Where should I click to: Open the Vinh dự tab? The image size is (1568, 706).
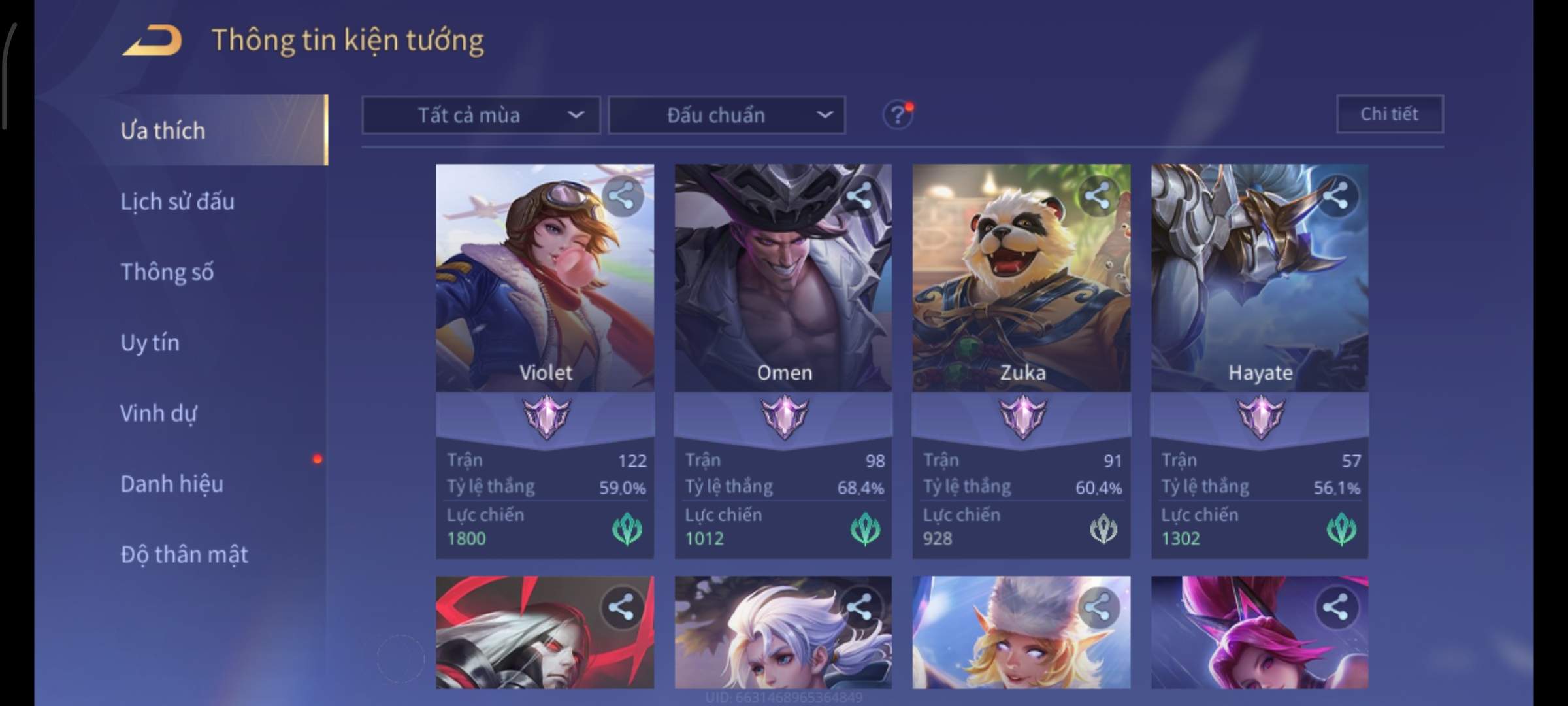pos(158,413)
